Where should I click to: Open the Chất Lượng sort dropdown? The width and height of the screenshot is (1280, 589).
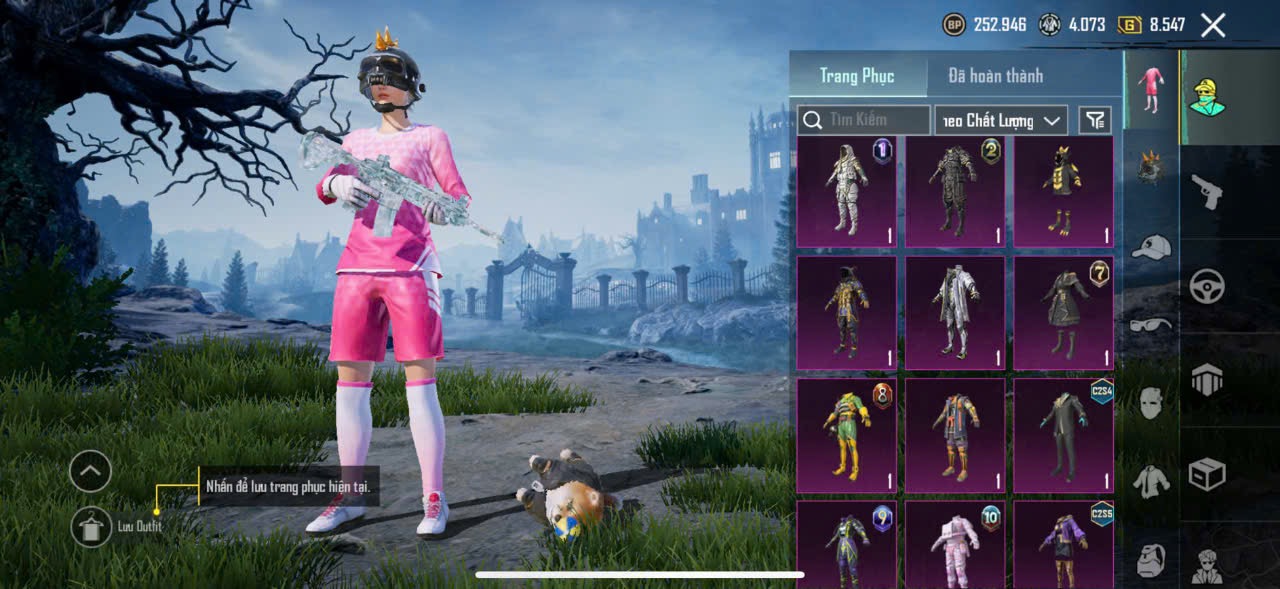(x=1001, y=120)
